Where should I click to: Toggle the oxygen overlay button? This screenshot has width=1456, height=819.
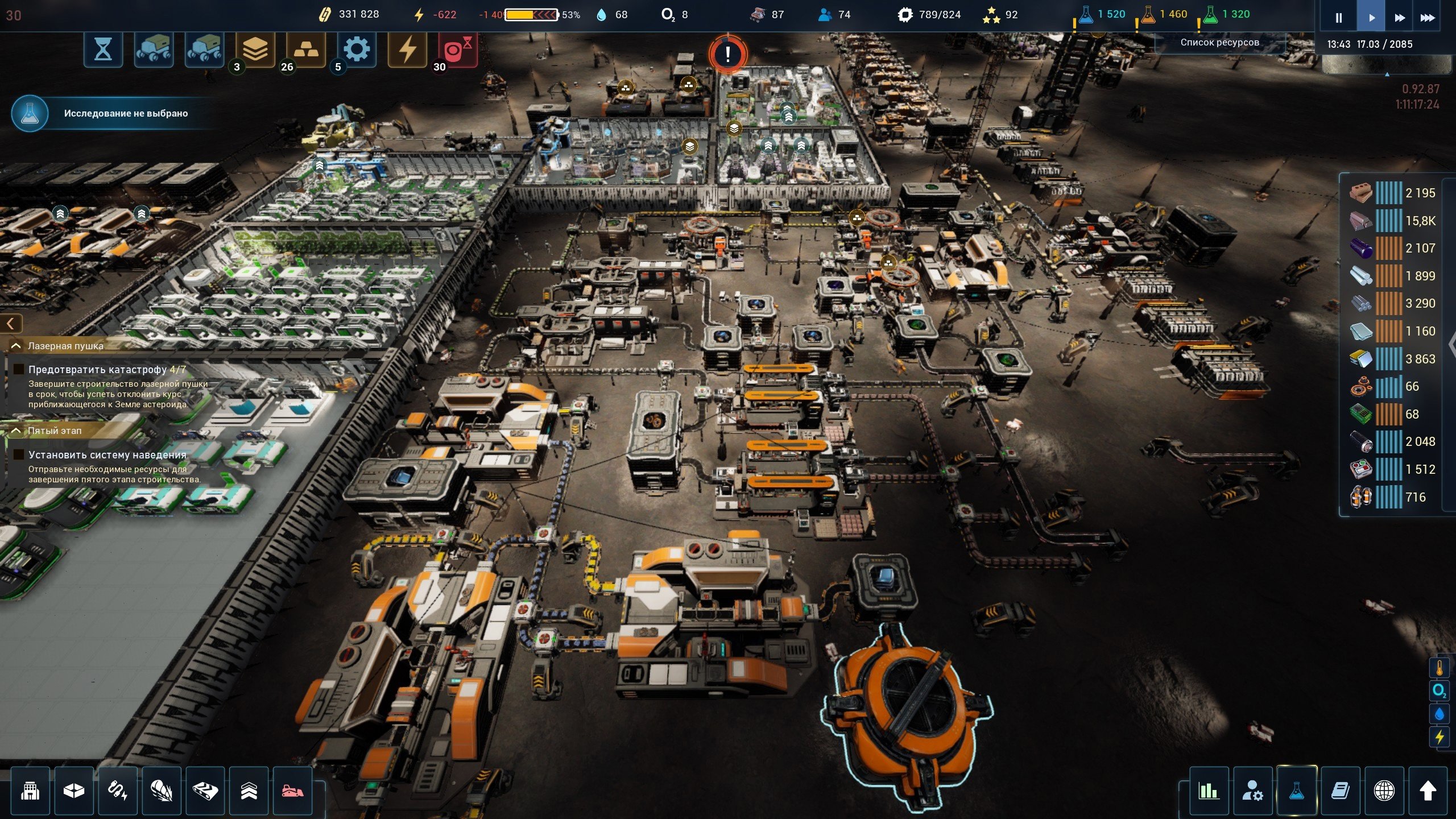(1439, 691)
